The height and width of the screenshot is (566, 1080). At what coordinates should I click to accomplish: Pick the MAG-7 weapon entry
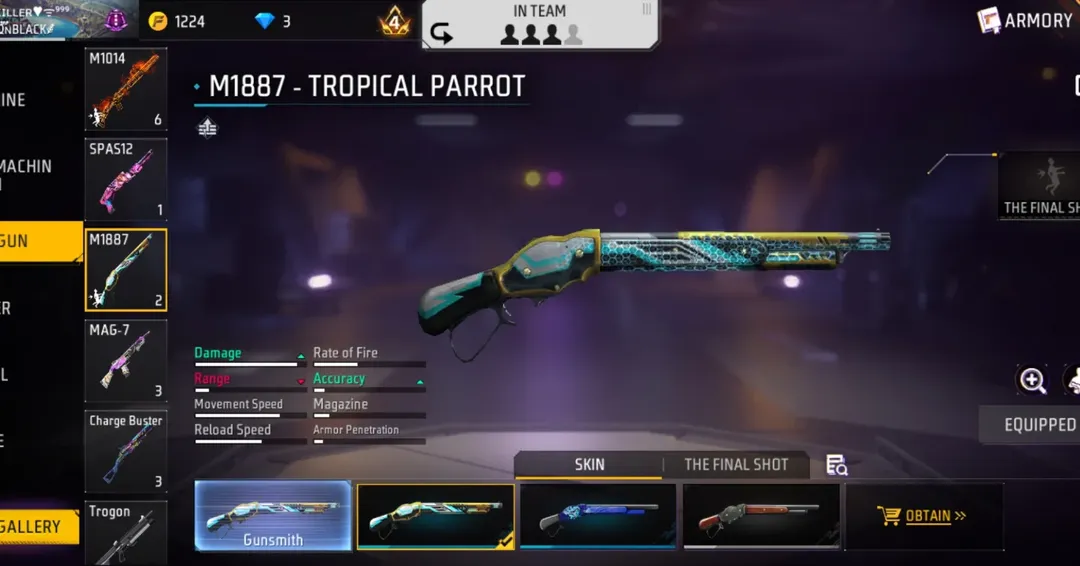[125, 360]
